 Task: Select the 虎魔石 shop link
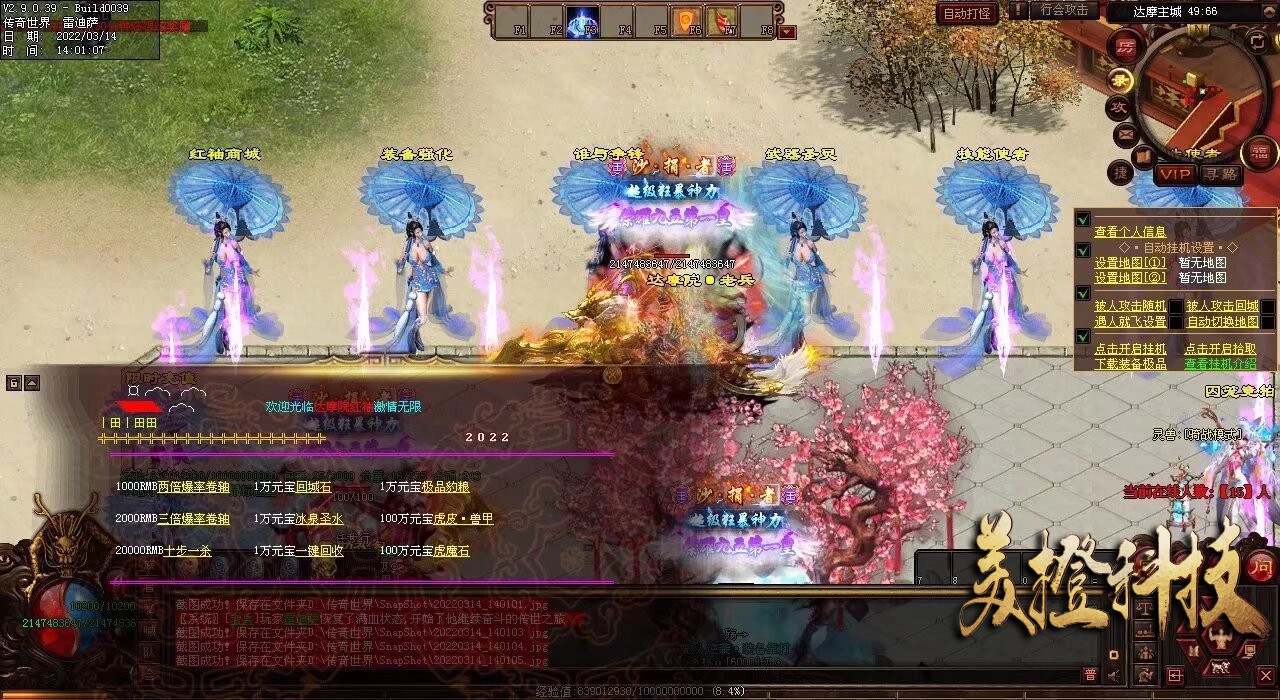(445, 551)
